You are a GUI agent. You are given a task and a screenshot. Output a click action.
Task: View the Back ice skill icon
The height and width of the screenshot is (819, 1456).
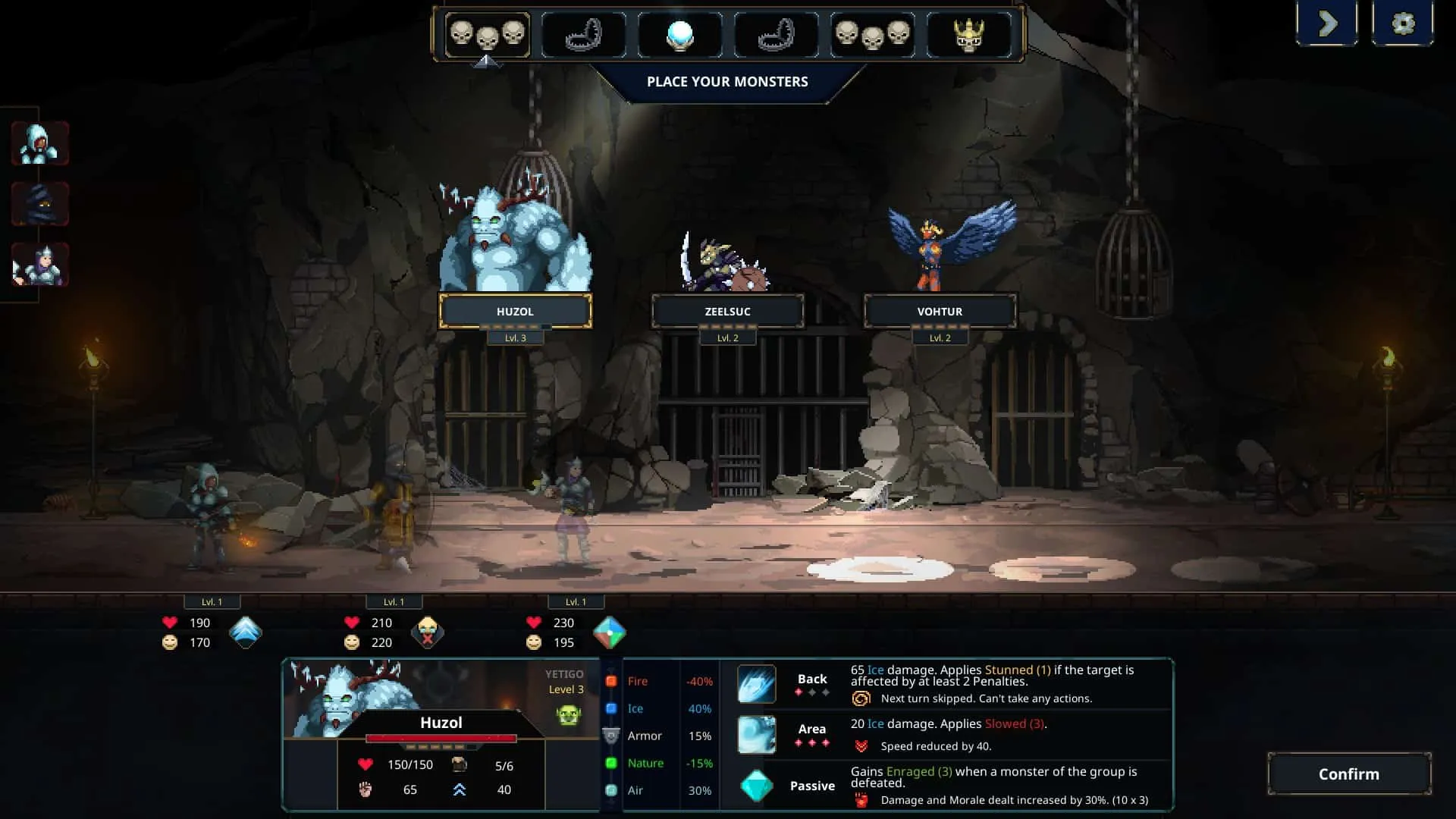pyautogui.click(x=757, y=684)
